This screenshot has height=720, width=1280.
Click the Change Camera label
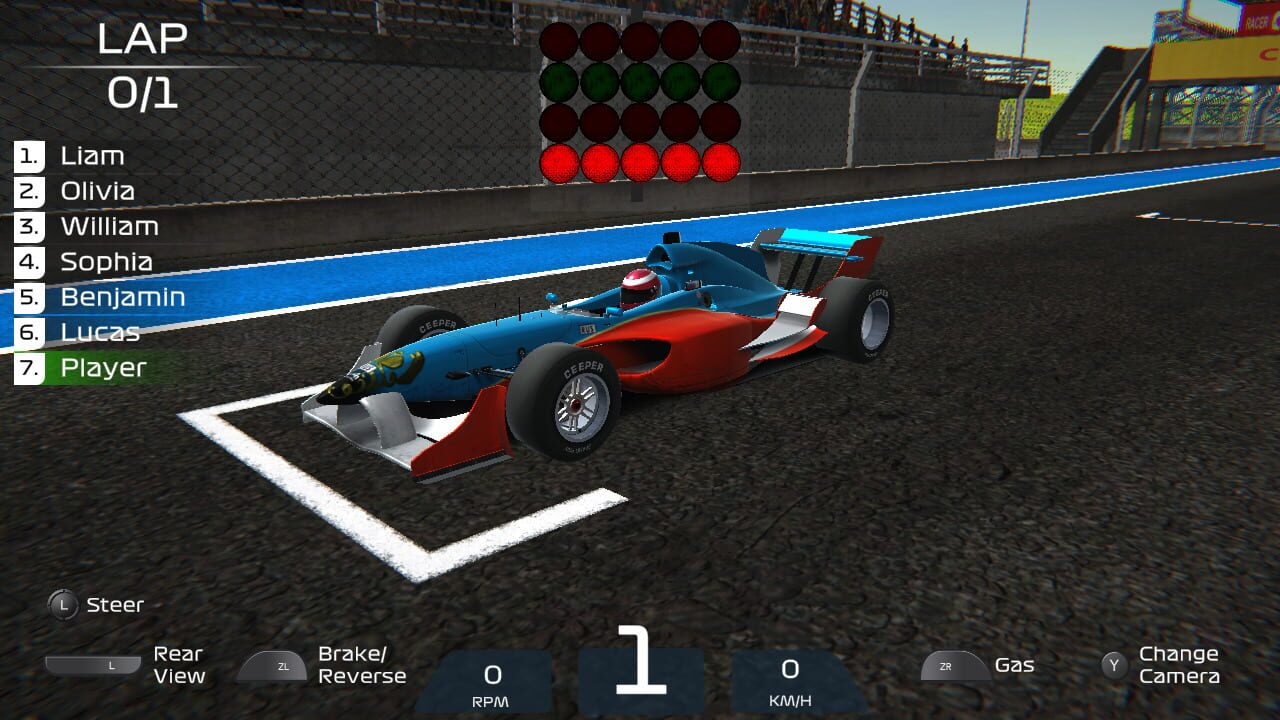point(1178,665)
